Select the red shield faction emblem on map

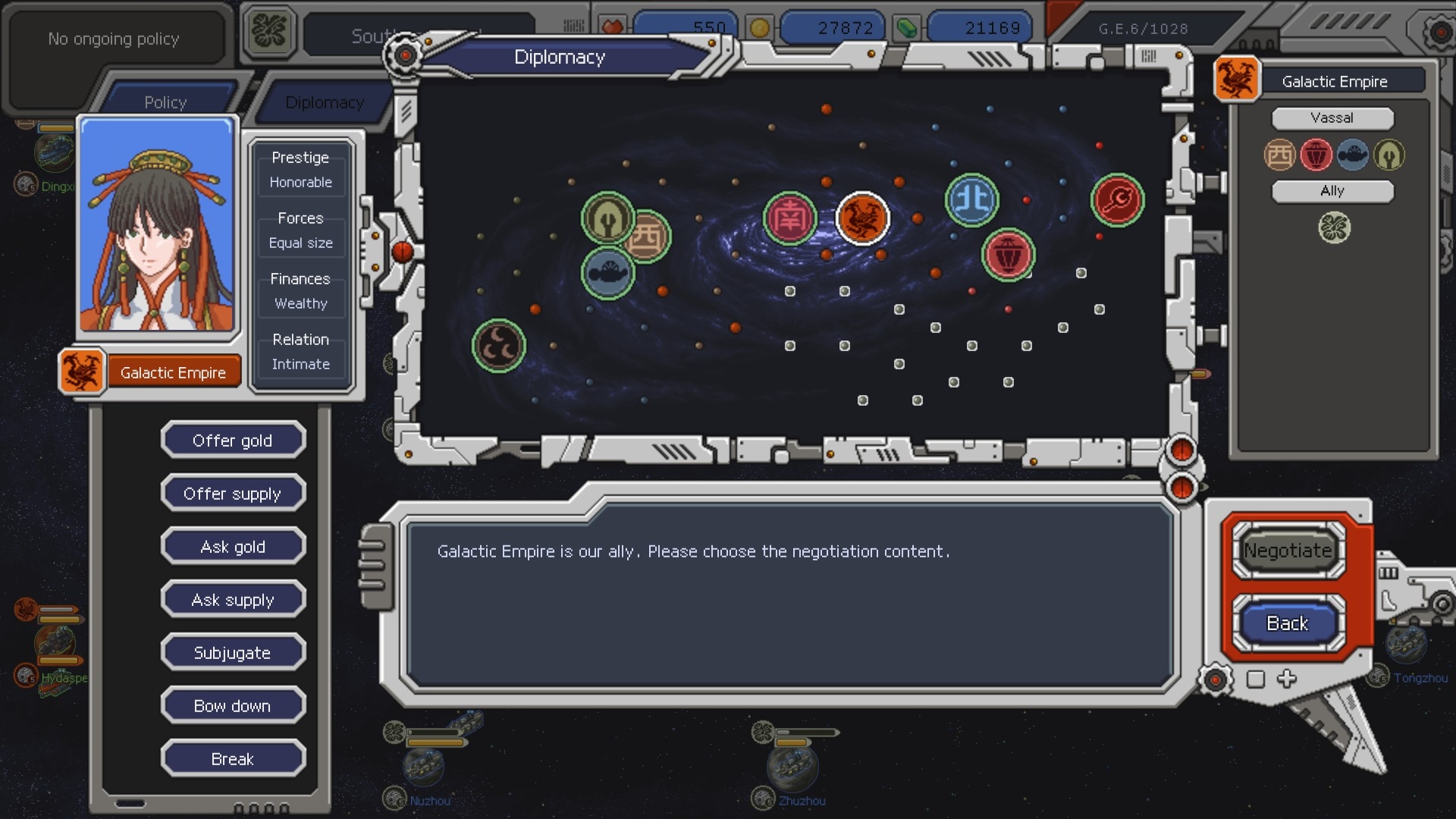(1008, 255)
